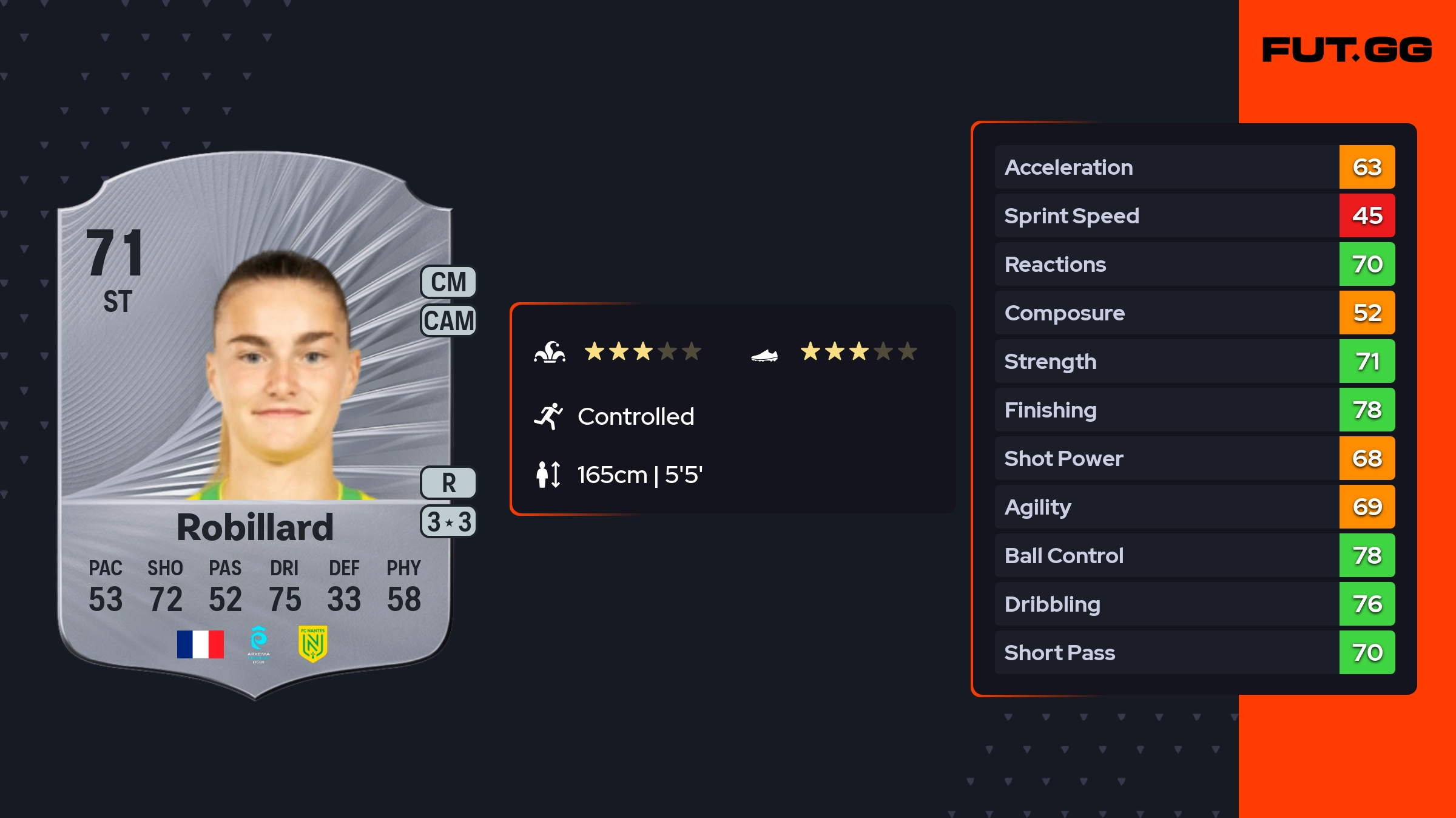Viewport: 1456px width, 818px height.
Task: Click the France flag on the card
Action: (x=200, y=644)
